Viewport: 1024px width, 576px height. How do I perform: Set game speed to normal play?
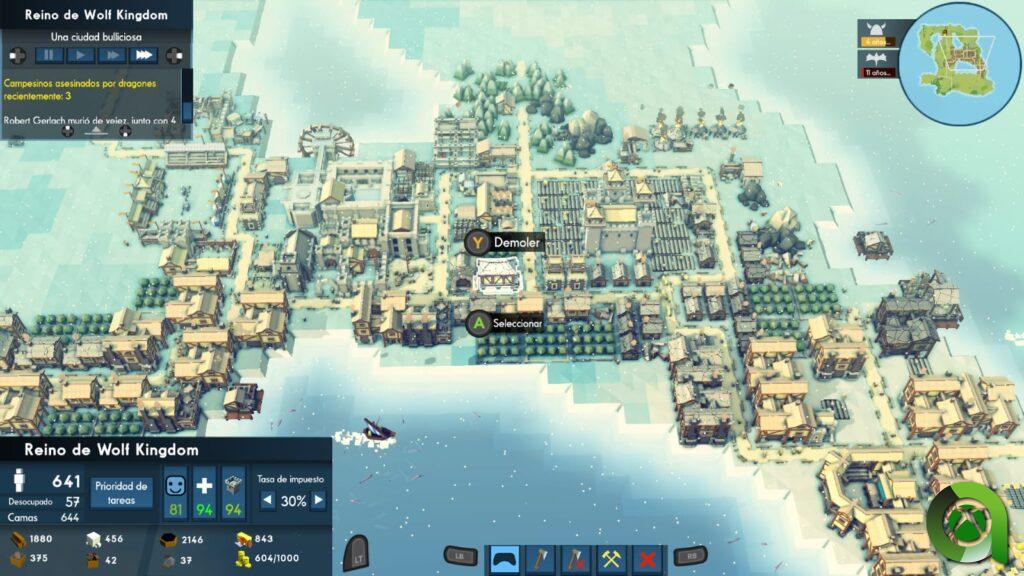pos(81,55)
